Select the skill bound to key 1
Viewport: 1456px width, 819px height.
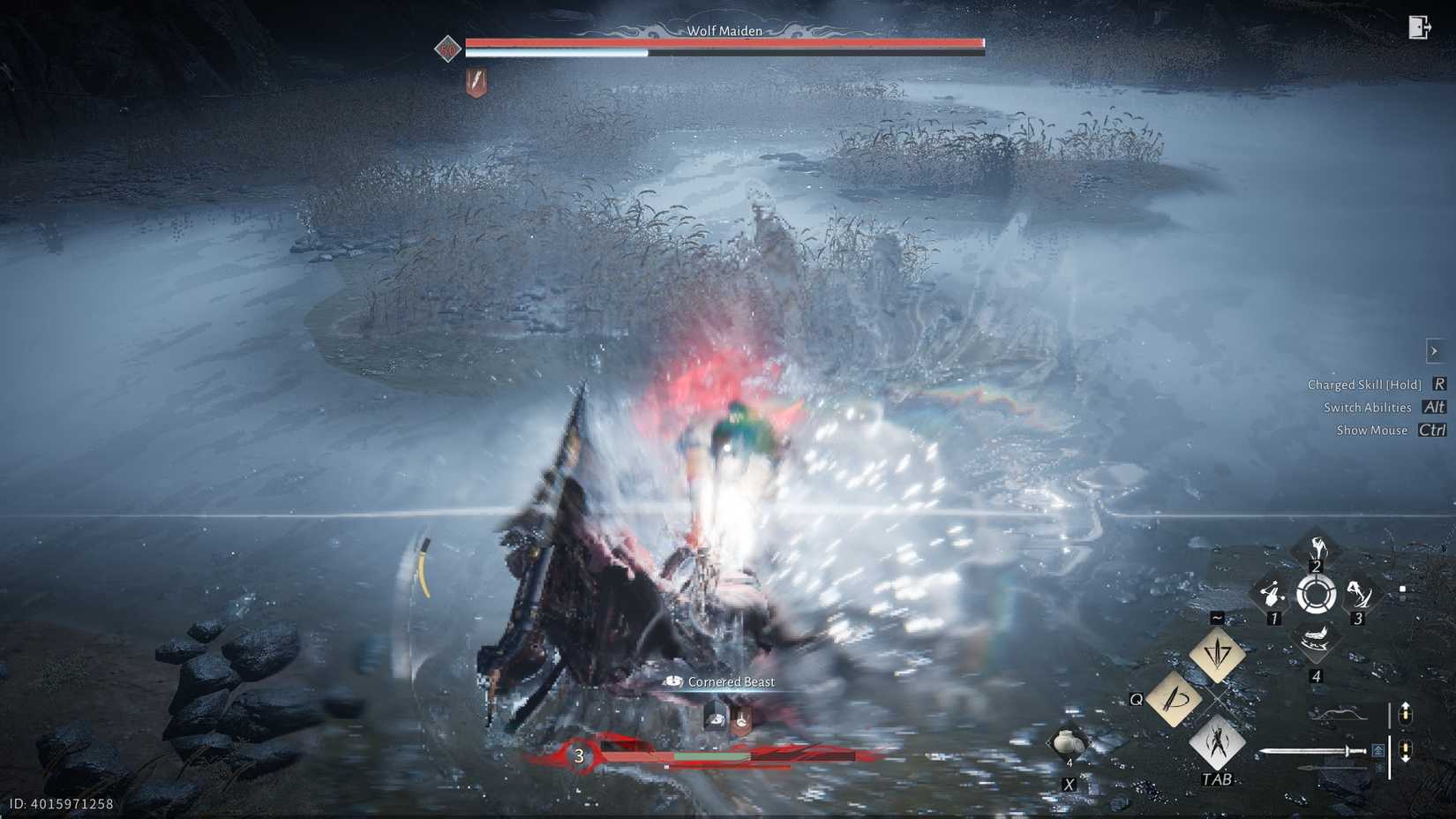coord(1273,596)
